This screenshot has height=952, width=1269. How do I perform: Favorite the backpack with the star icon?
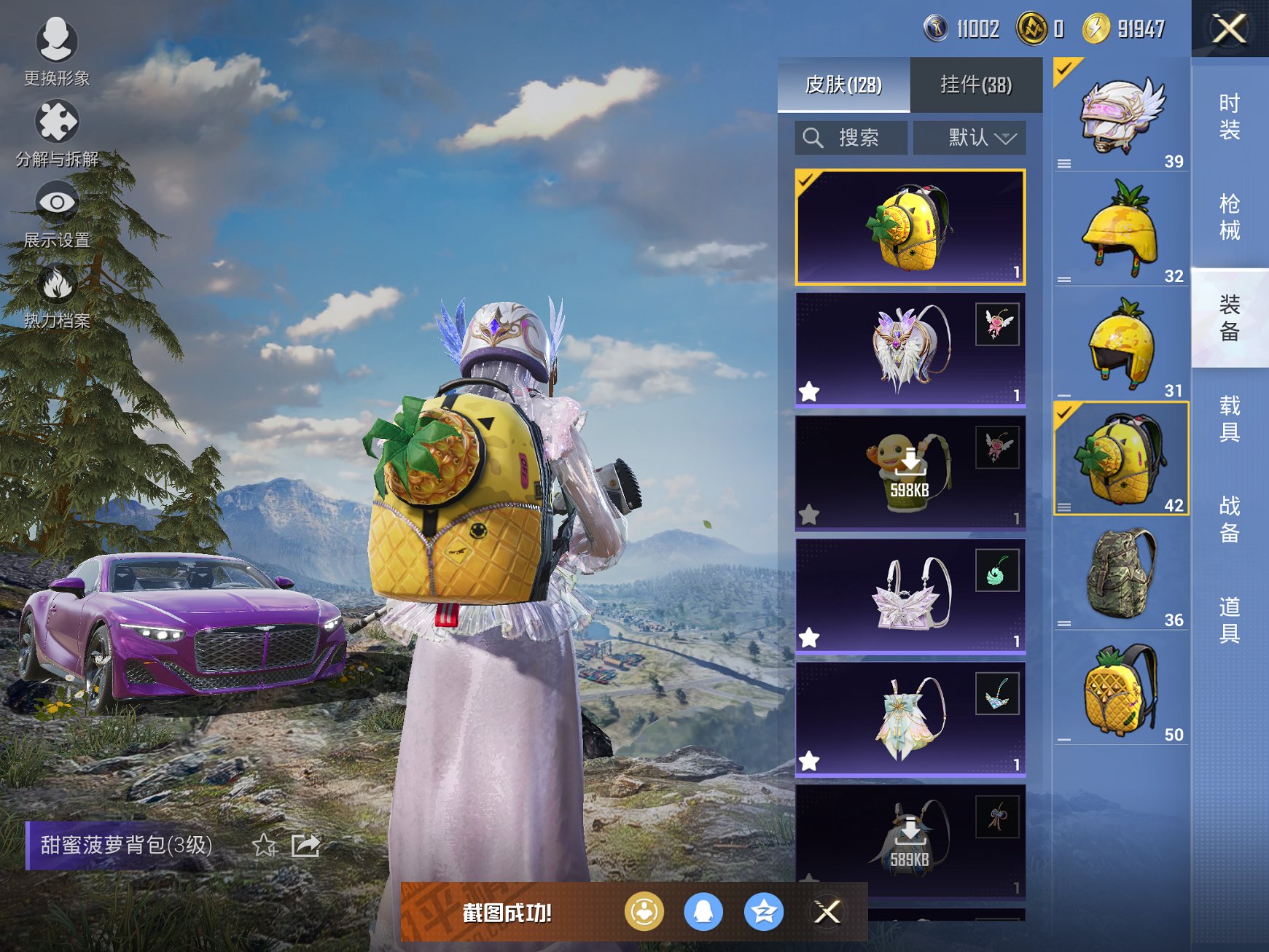click(264, 846)
